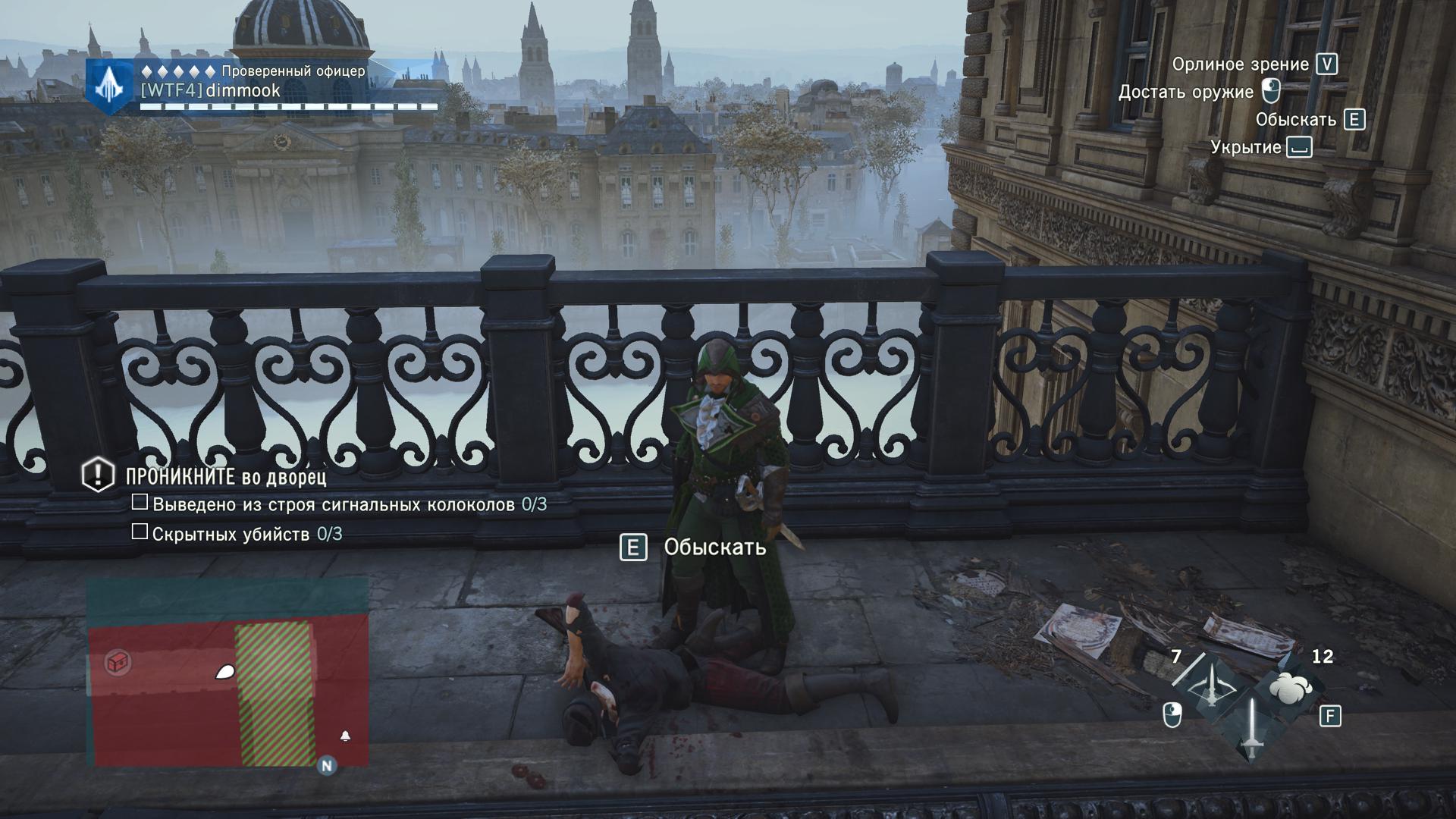
Task: Click the north compass marker on minimap
Action: tap(327, 766)
